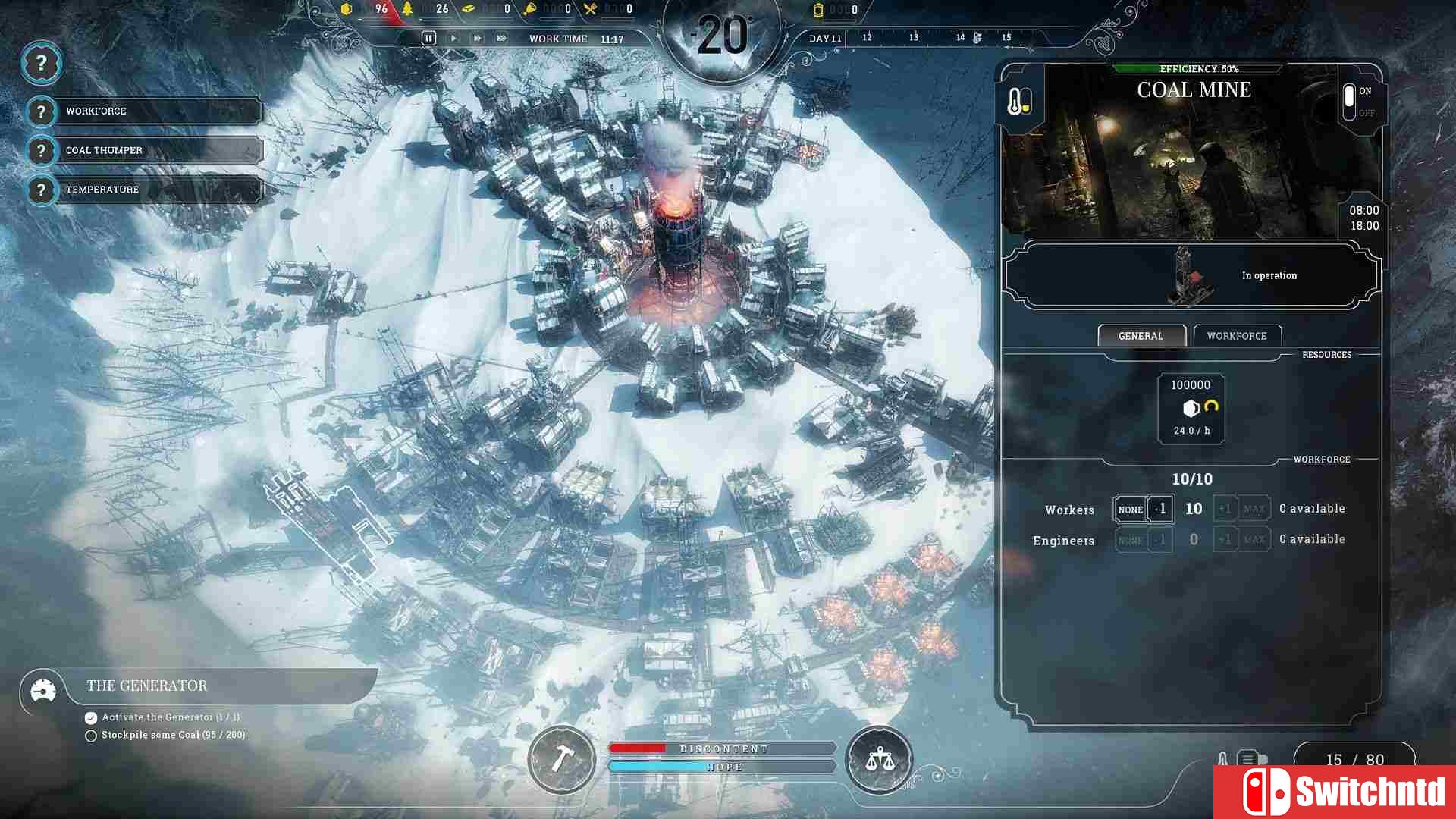Image resolution: width=1456 pixels, height=819 pixels.
Task: Select the General tab on the Coal Mine panel
Action: coord(1141,335)
